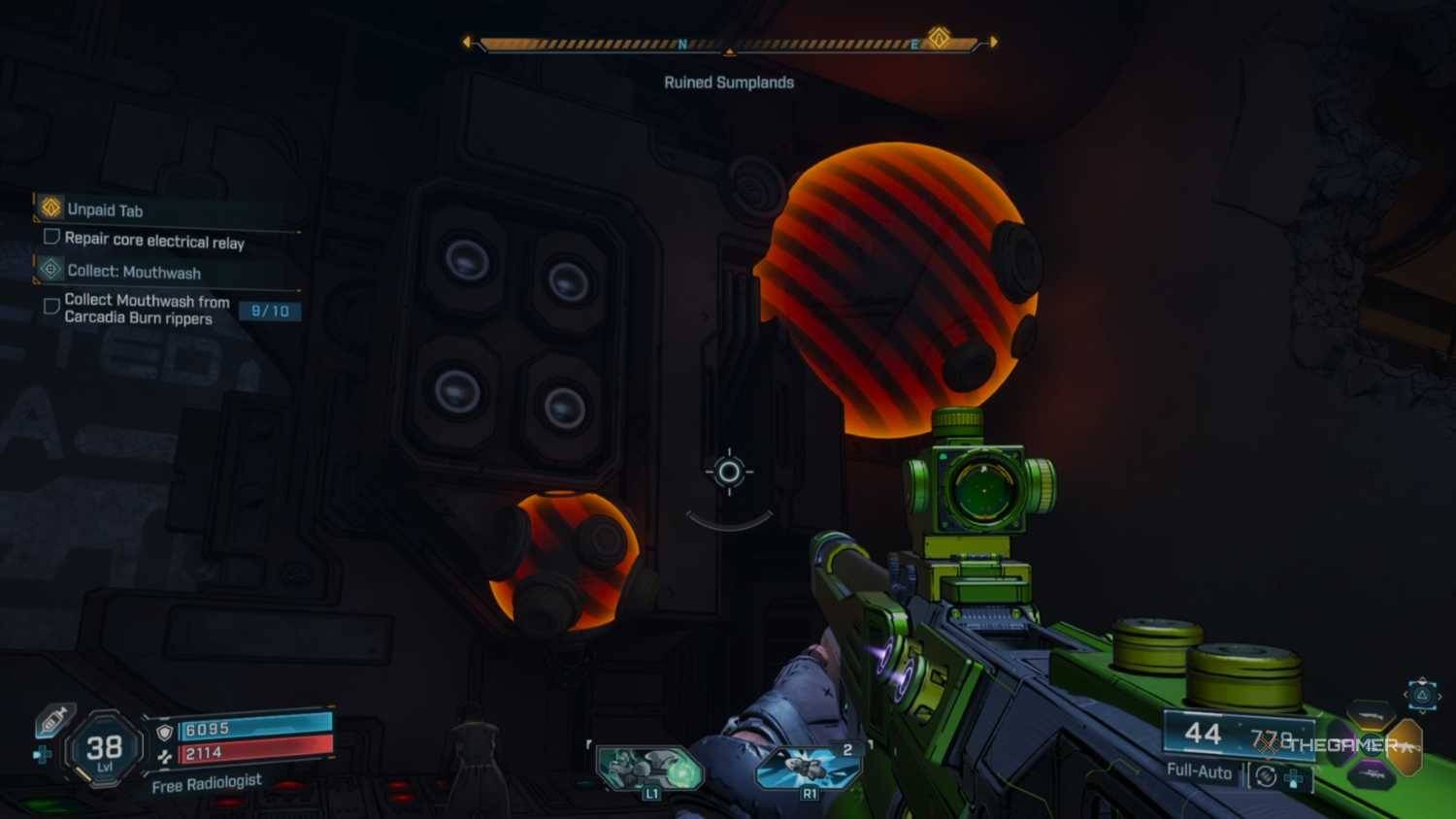Switch to the top weapon slot
The image size is (1456, 819).
pyautogui.click(x=1371, y=716)
